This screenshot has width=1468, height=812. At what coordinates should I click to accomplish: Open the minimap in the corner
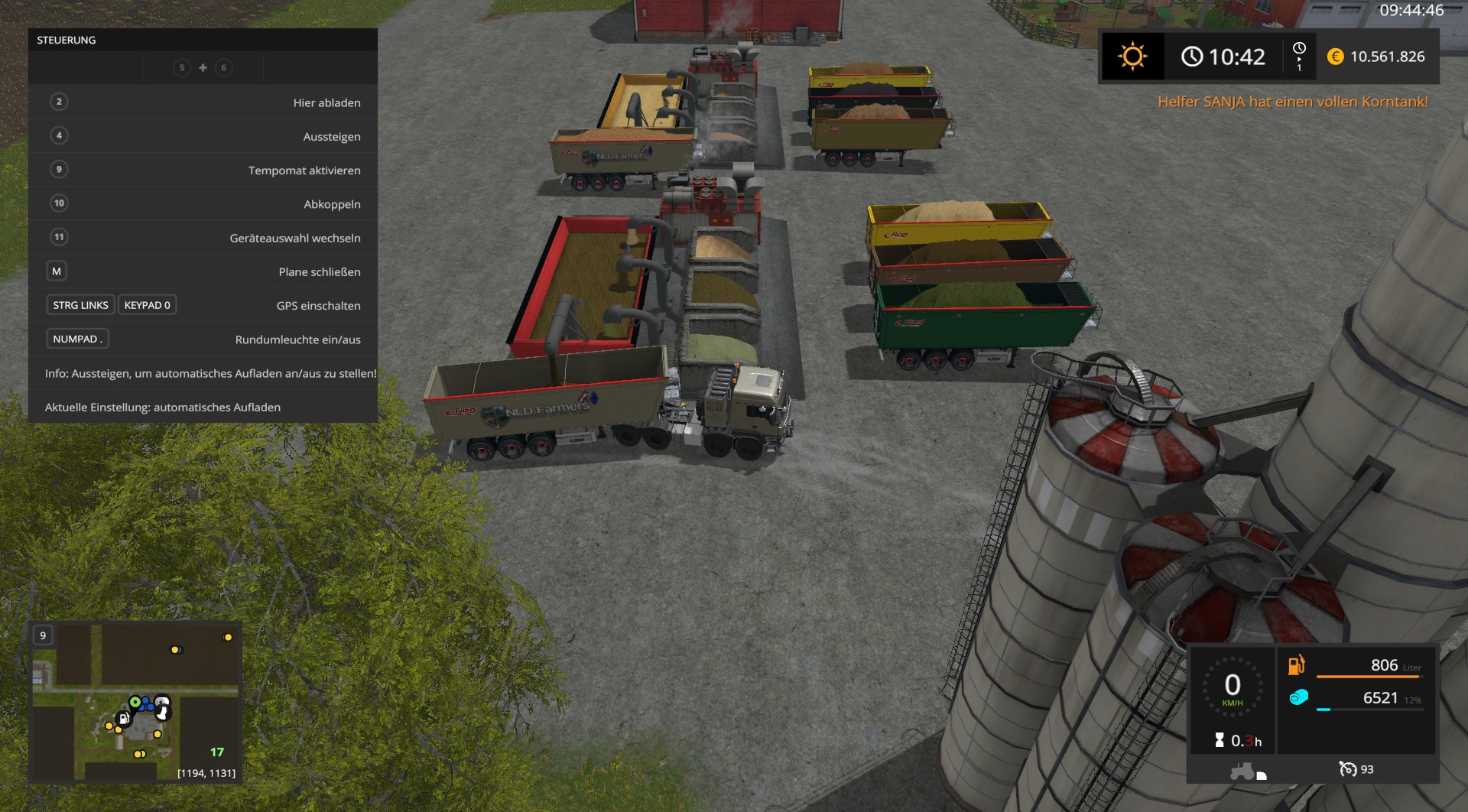pyautogui.click(x=136, y=702)
